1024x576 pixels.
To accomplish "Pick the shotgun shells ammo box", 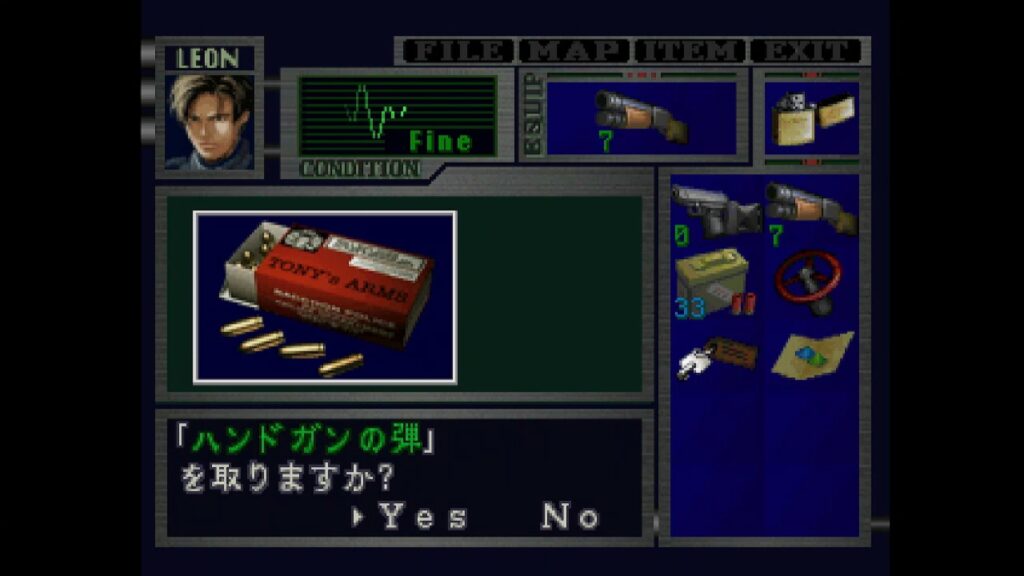I will (x=714, y=283).
